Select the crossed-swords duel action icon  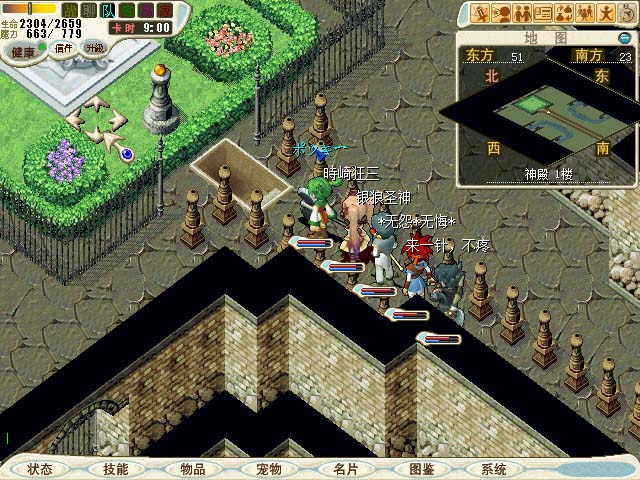pos(481,13)
